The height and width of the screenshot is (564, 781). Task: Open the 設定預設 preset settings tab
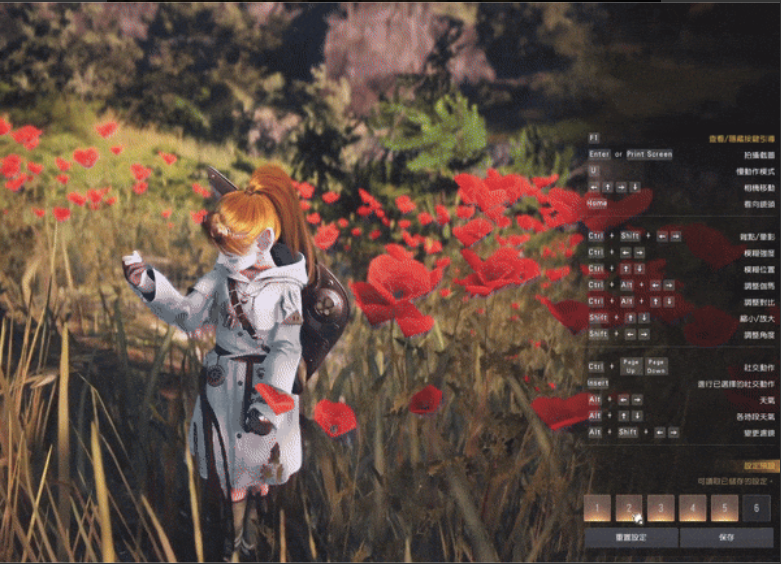tap(760, 466)
